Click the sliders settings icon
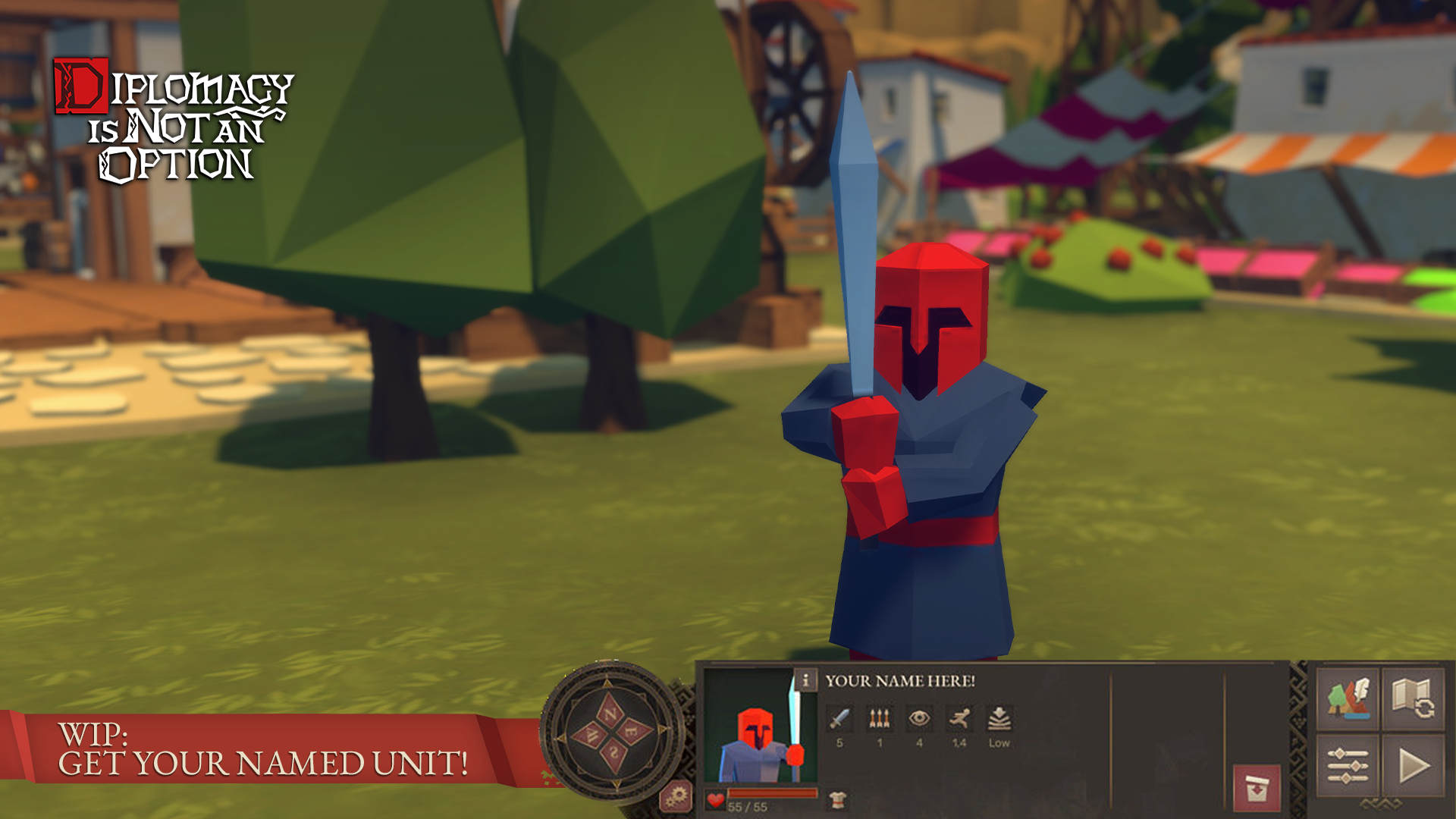Viewport: 1456px width, 819px height. pyautogui.click(x=1348, y=765)
